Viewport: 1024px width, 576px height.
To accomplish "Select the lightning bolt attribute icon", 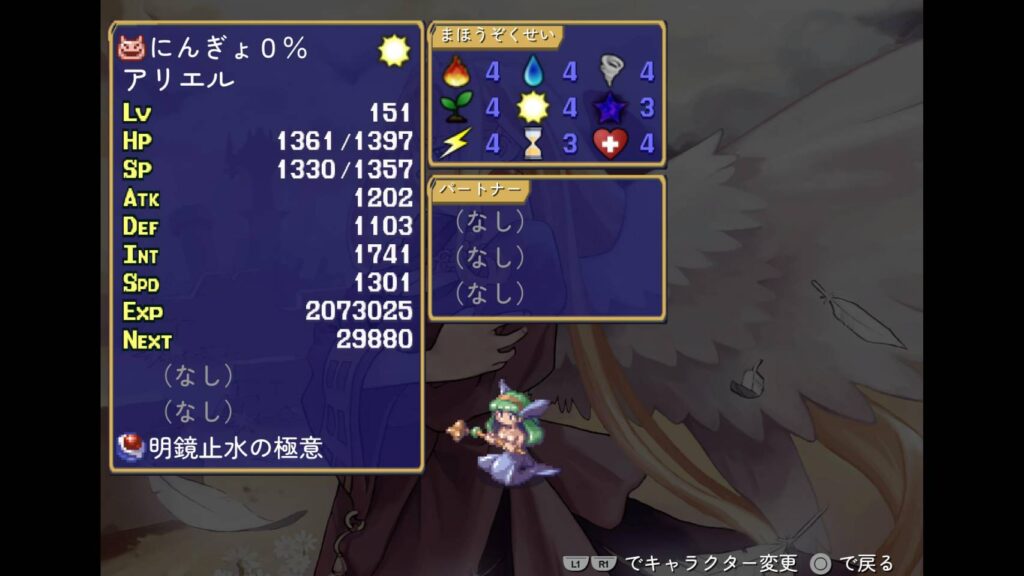I will click(456, 143).
